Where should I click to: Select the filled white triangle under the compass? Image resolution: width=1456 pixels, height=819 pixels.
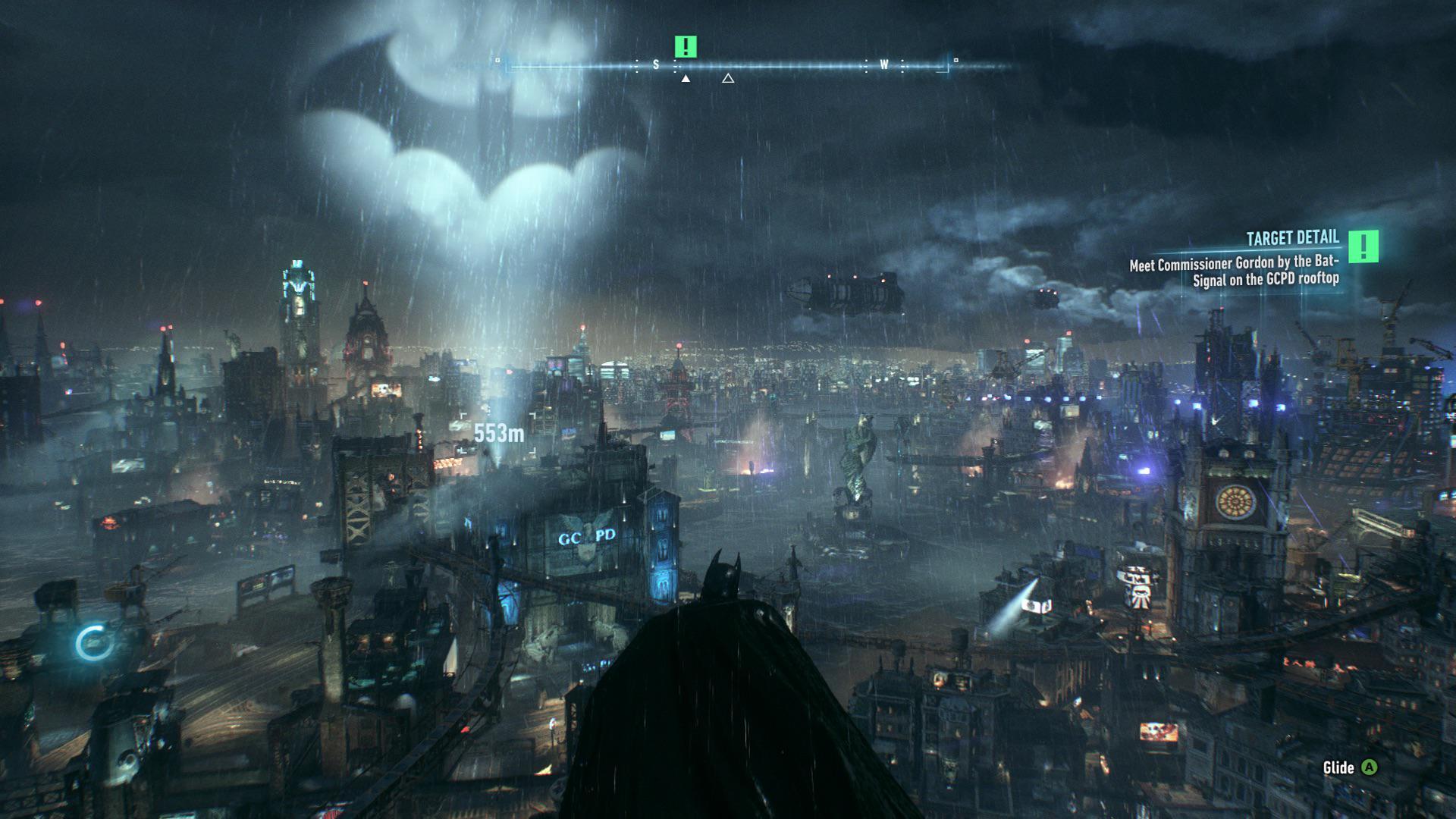click(685, 77)
